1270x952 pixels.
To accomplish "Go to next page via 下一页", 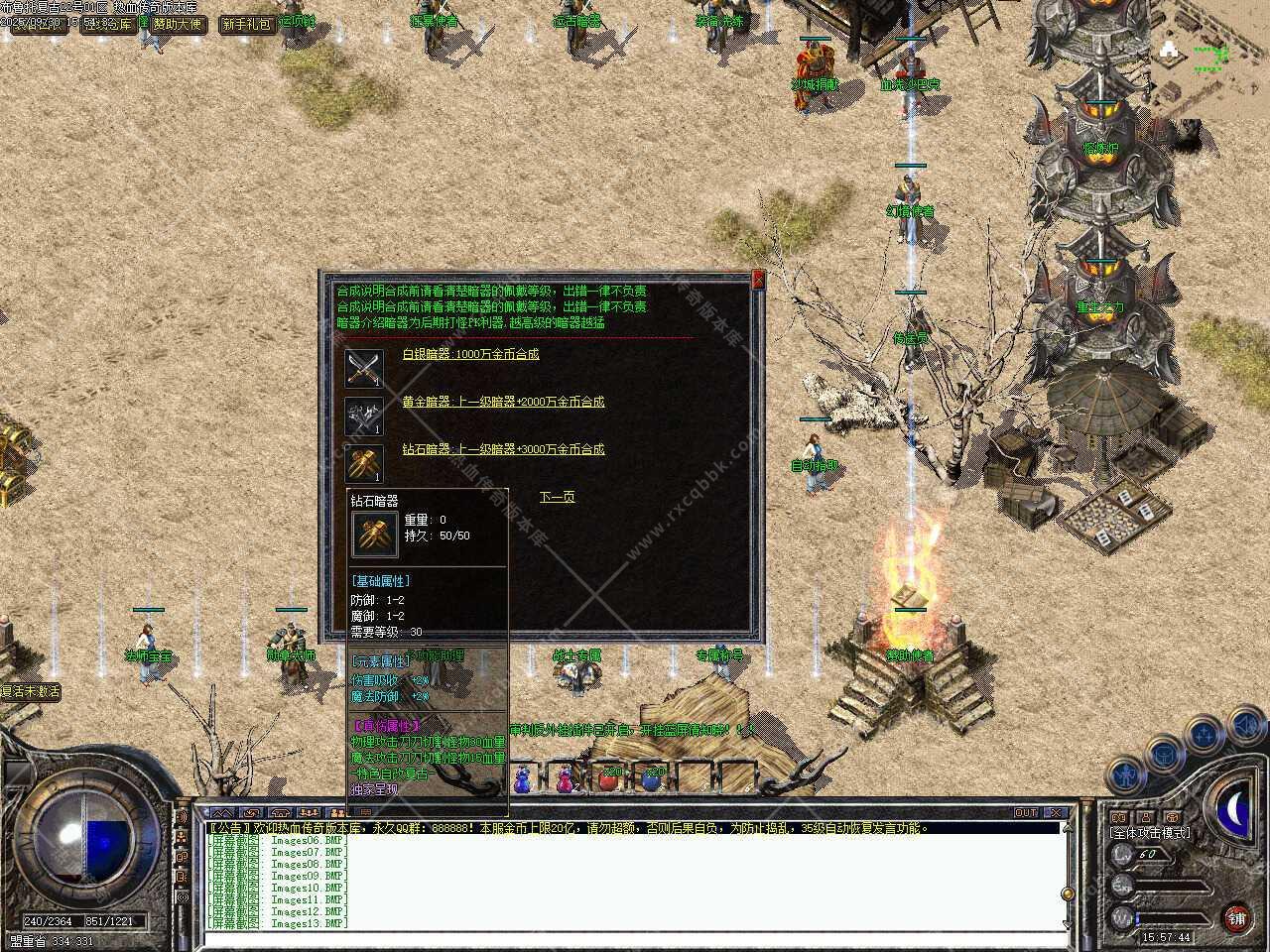I will (557, 497).
